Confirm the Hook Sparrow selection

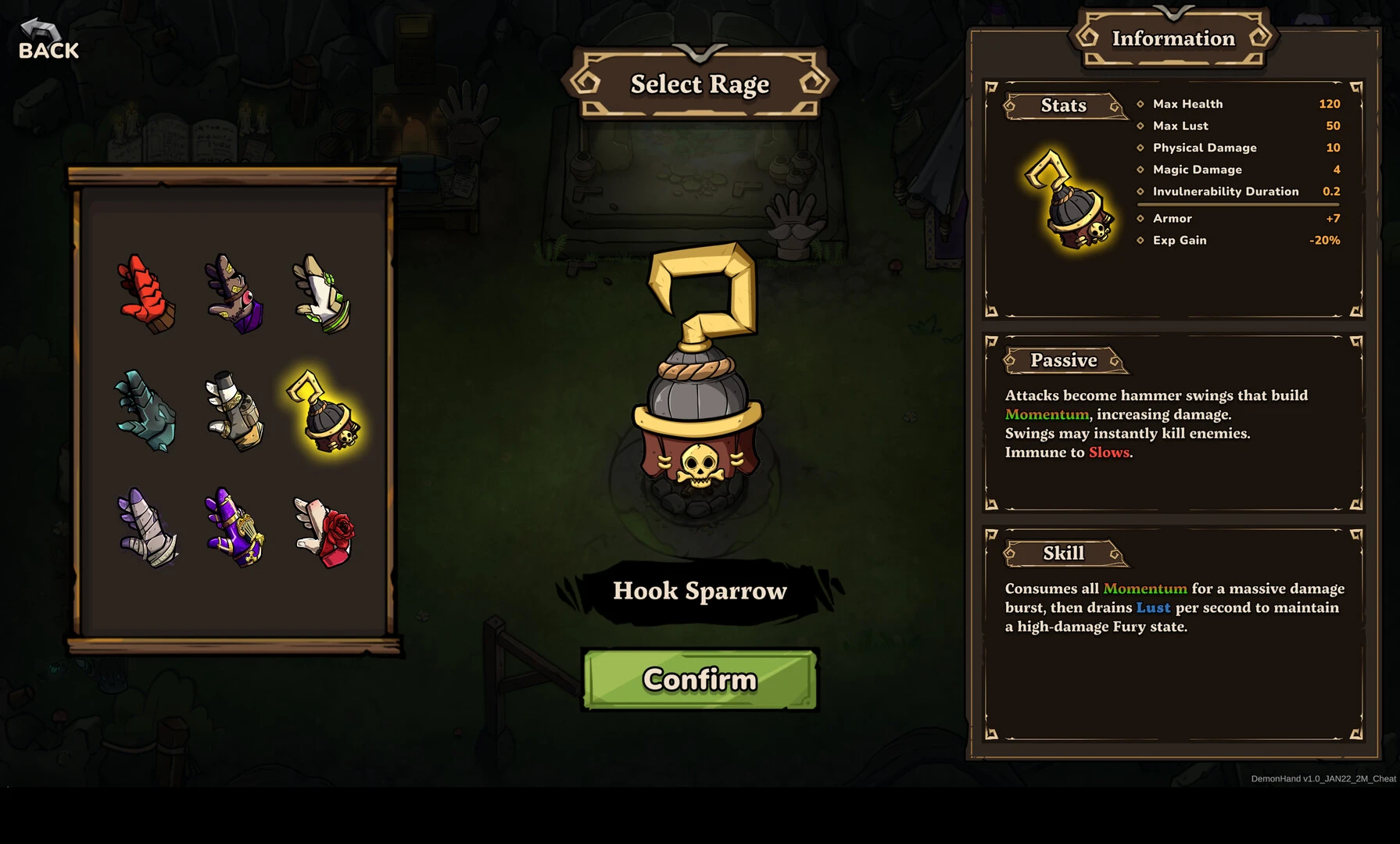click(700, 679)
